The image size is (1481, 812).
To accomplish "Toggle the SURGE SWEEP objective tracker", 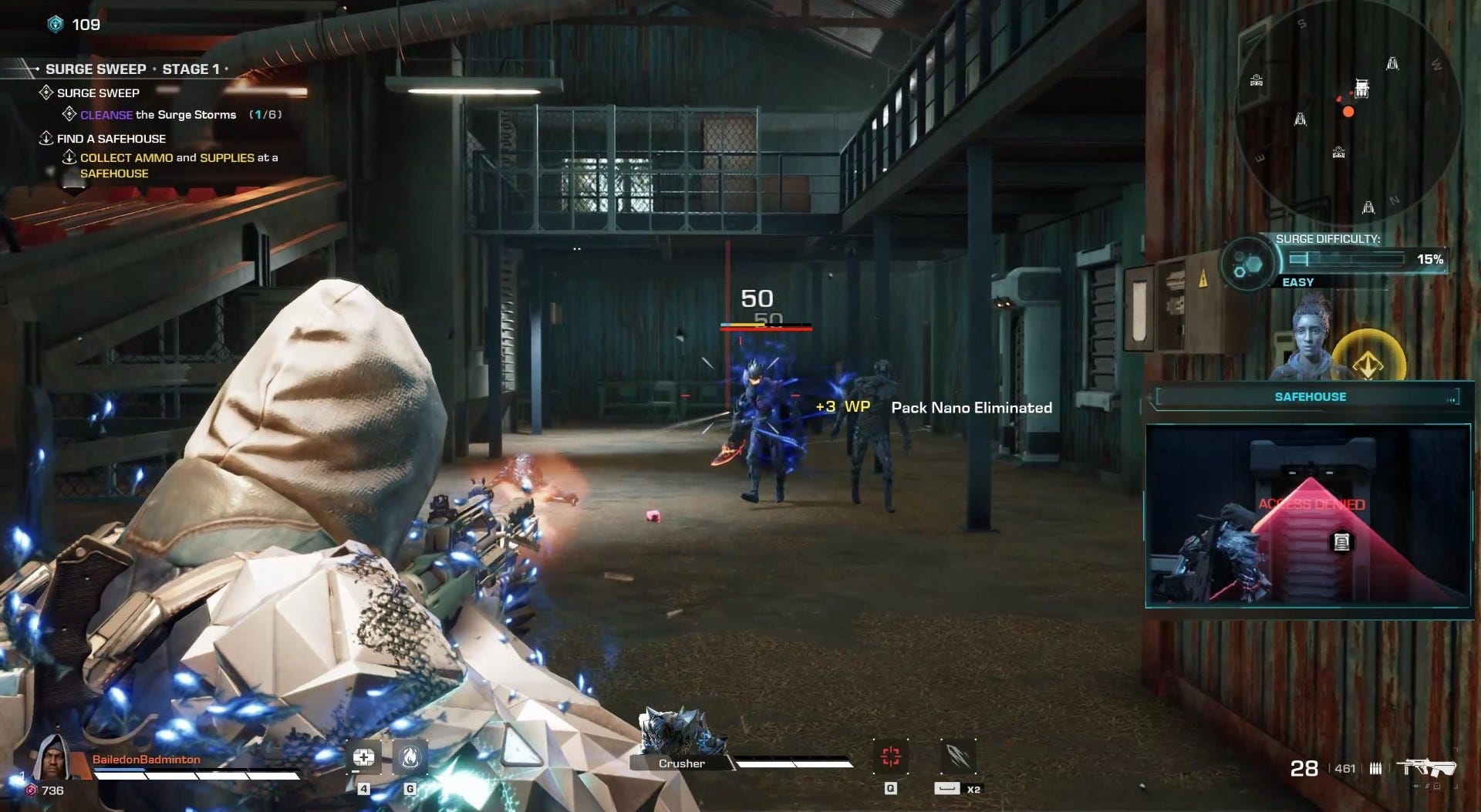I will [x=97, y=93].
